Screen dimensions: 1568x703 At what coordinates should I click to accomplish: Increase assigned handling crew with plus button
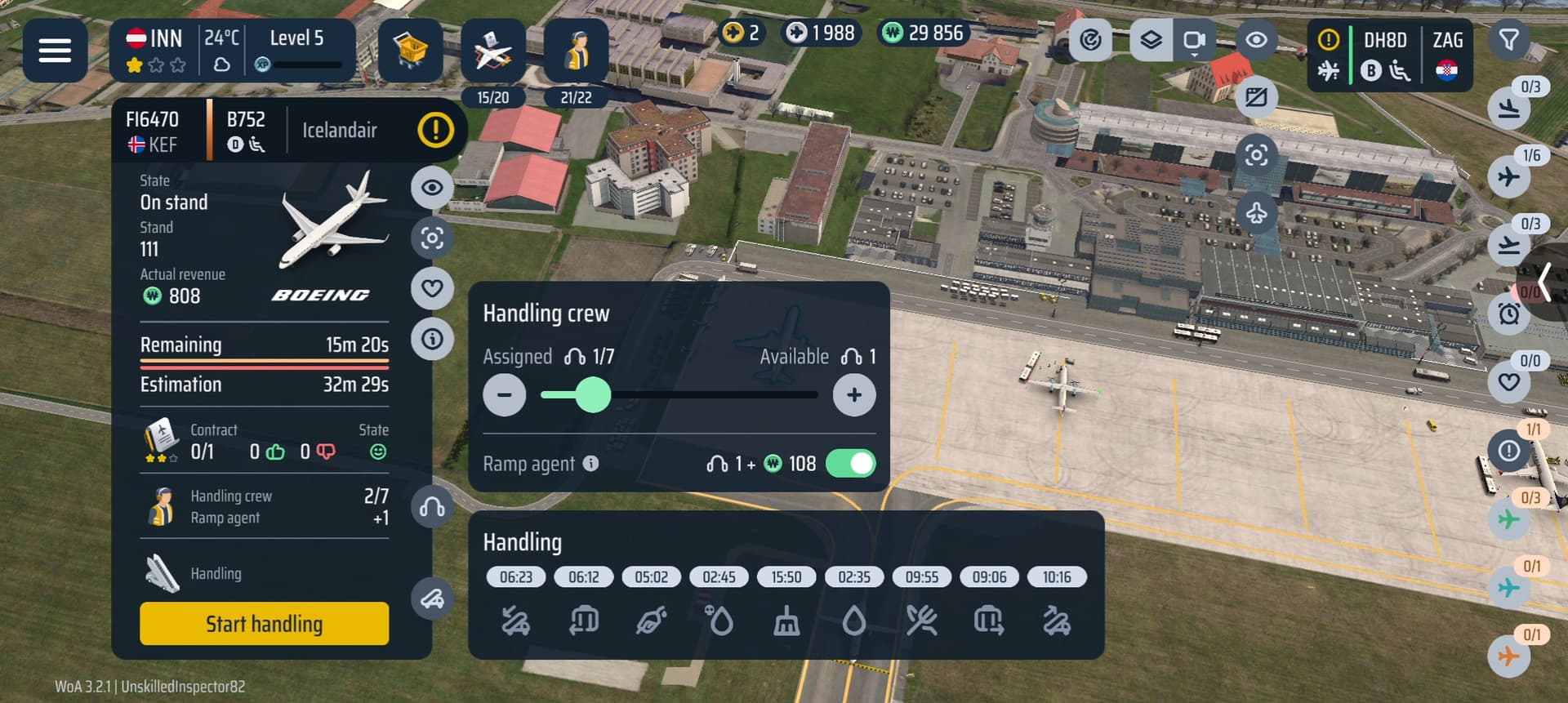(x=853, y=395)
